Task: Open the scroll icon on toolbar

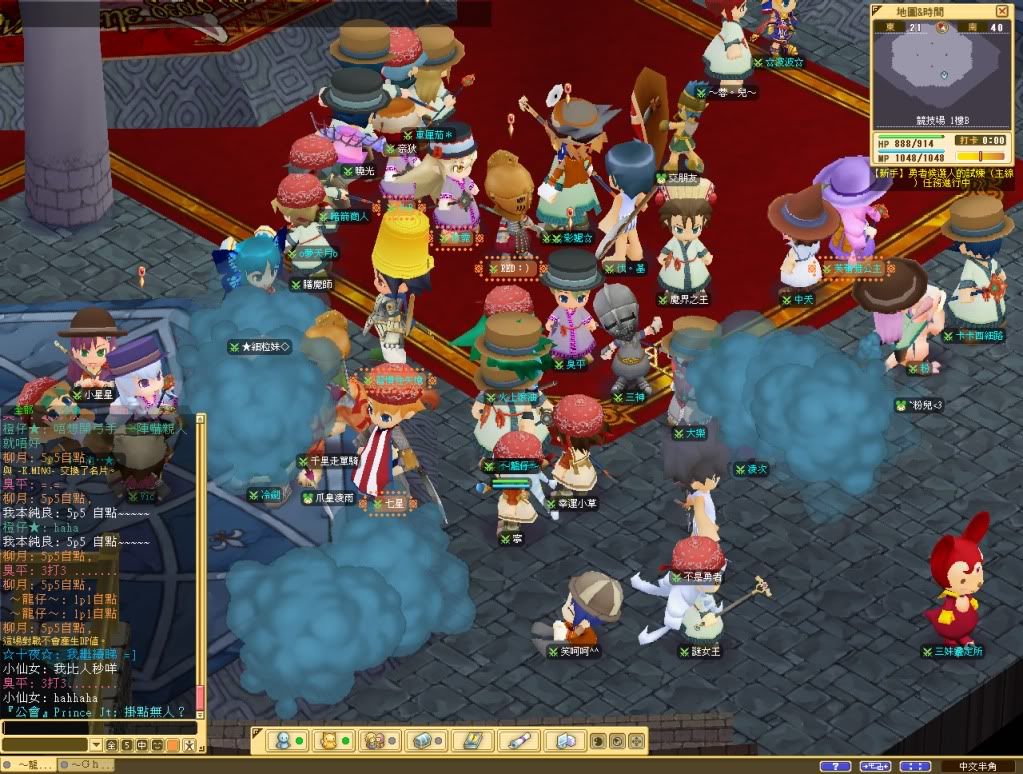Action: click(517, 741)
